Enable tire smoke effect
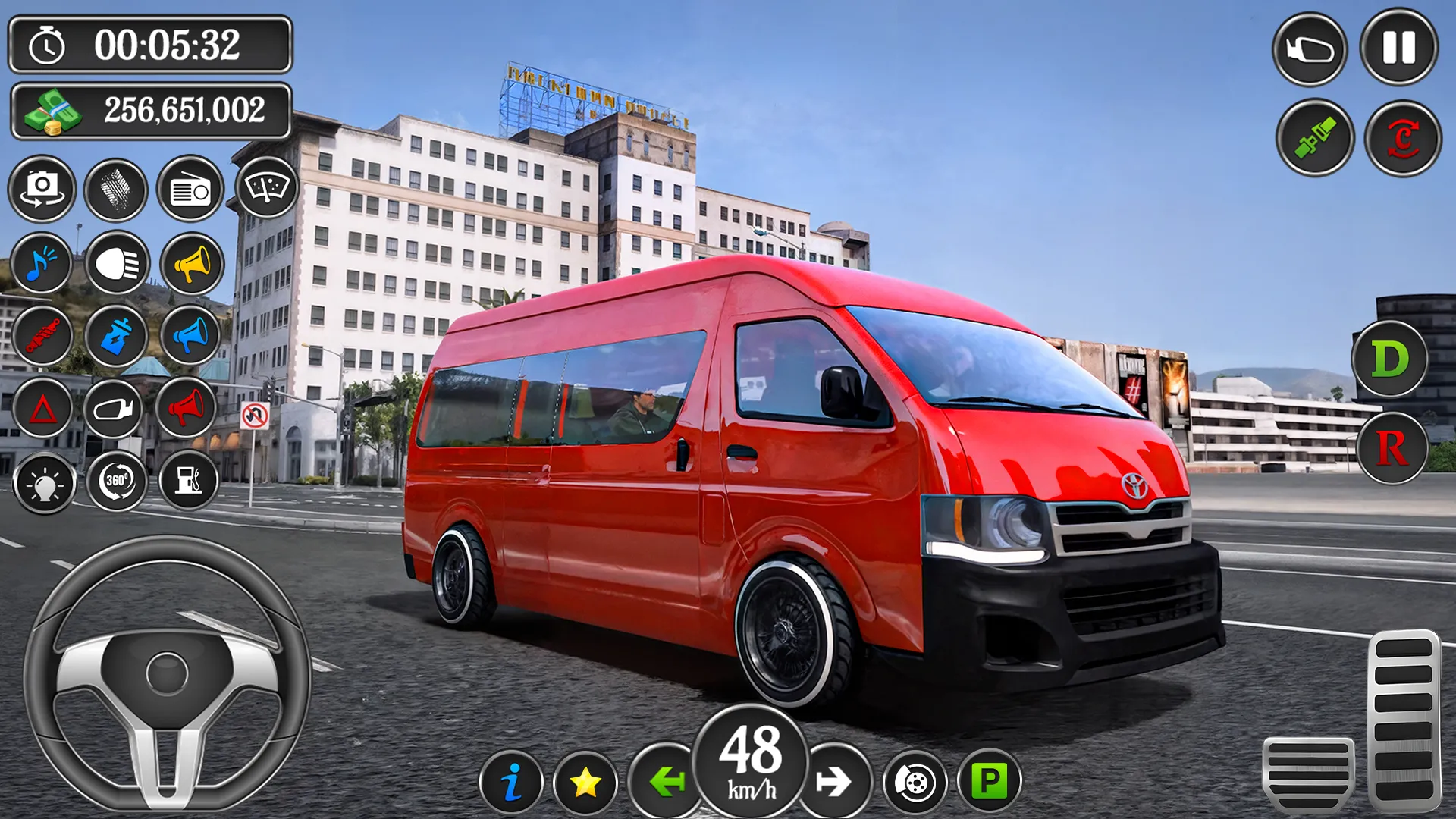Screen dimensions: 1456x819 tap(115, 190)
